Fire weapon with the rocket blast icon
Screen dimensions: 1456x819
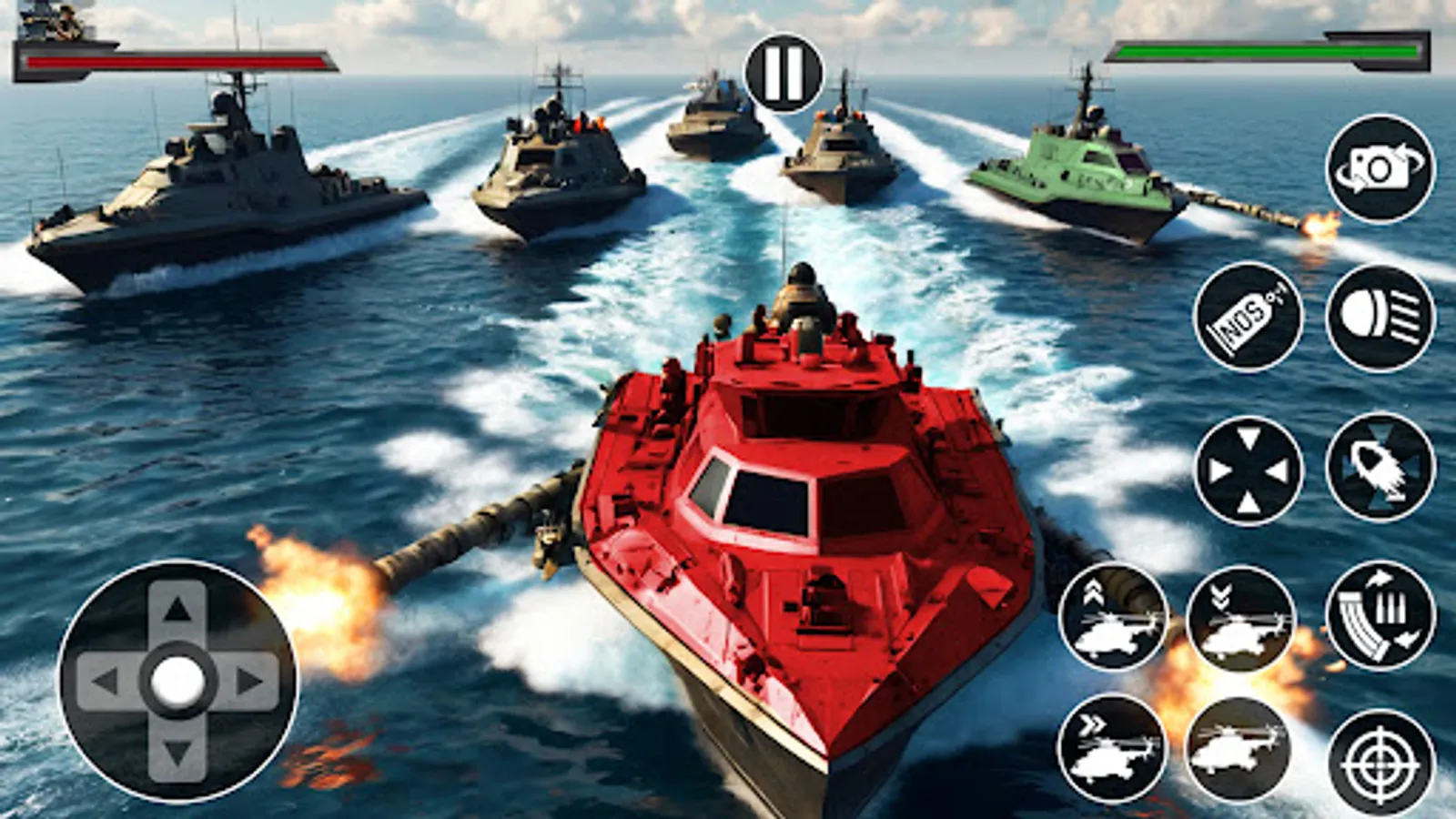click(1379, 469)
